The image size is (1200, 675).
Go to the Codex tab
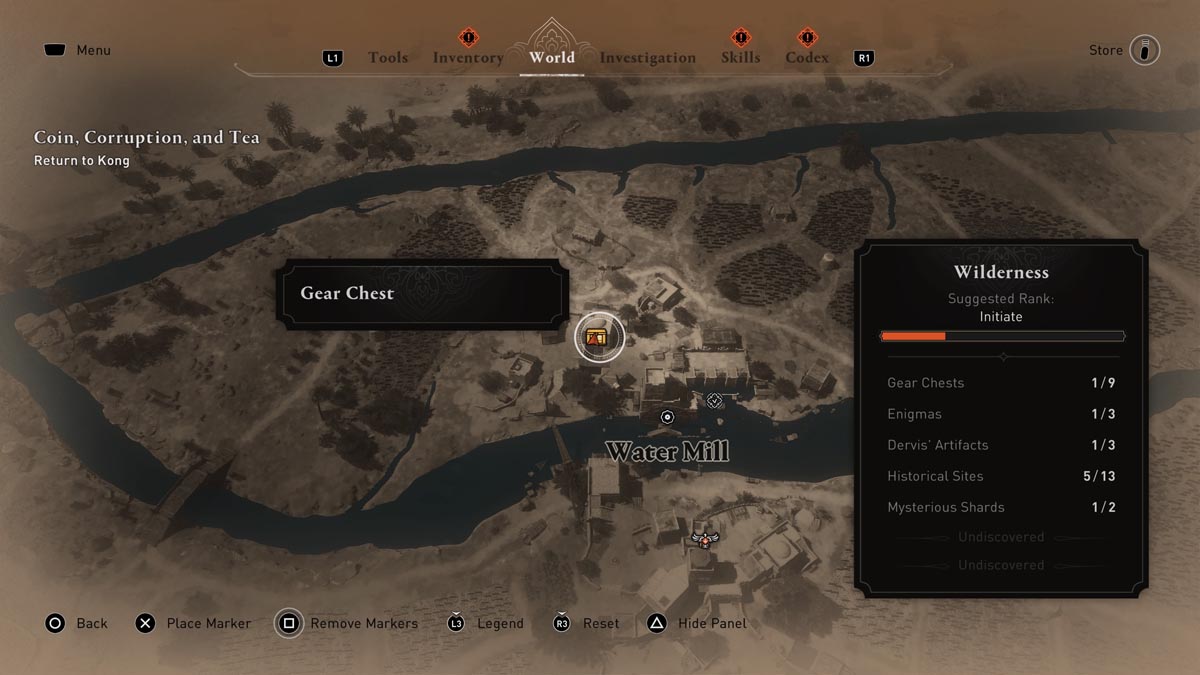(806, 58)
